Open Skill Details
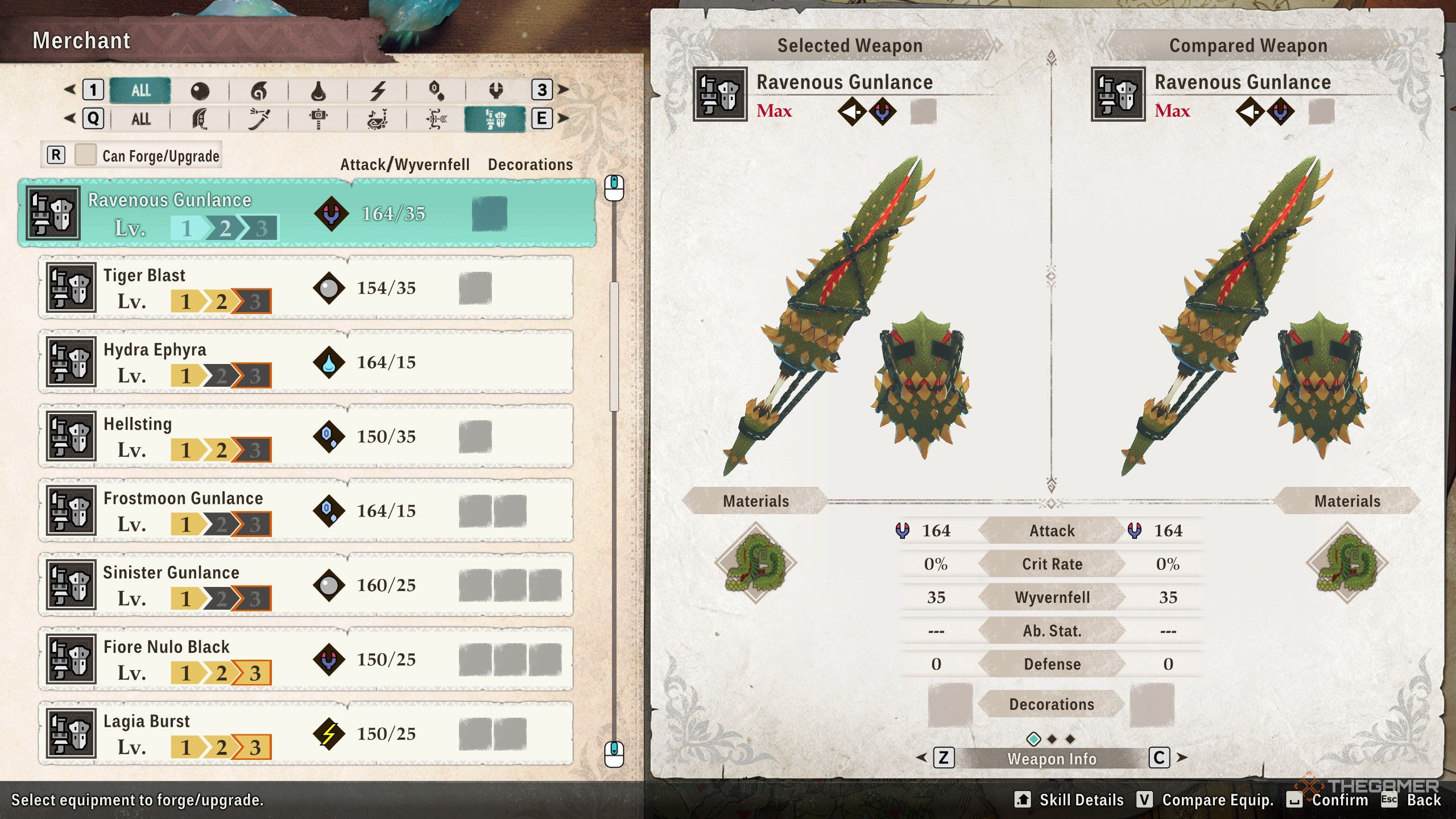 pos(1069,800)
